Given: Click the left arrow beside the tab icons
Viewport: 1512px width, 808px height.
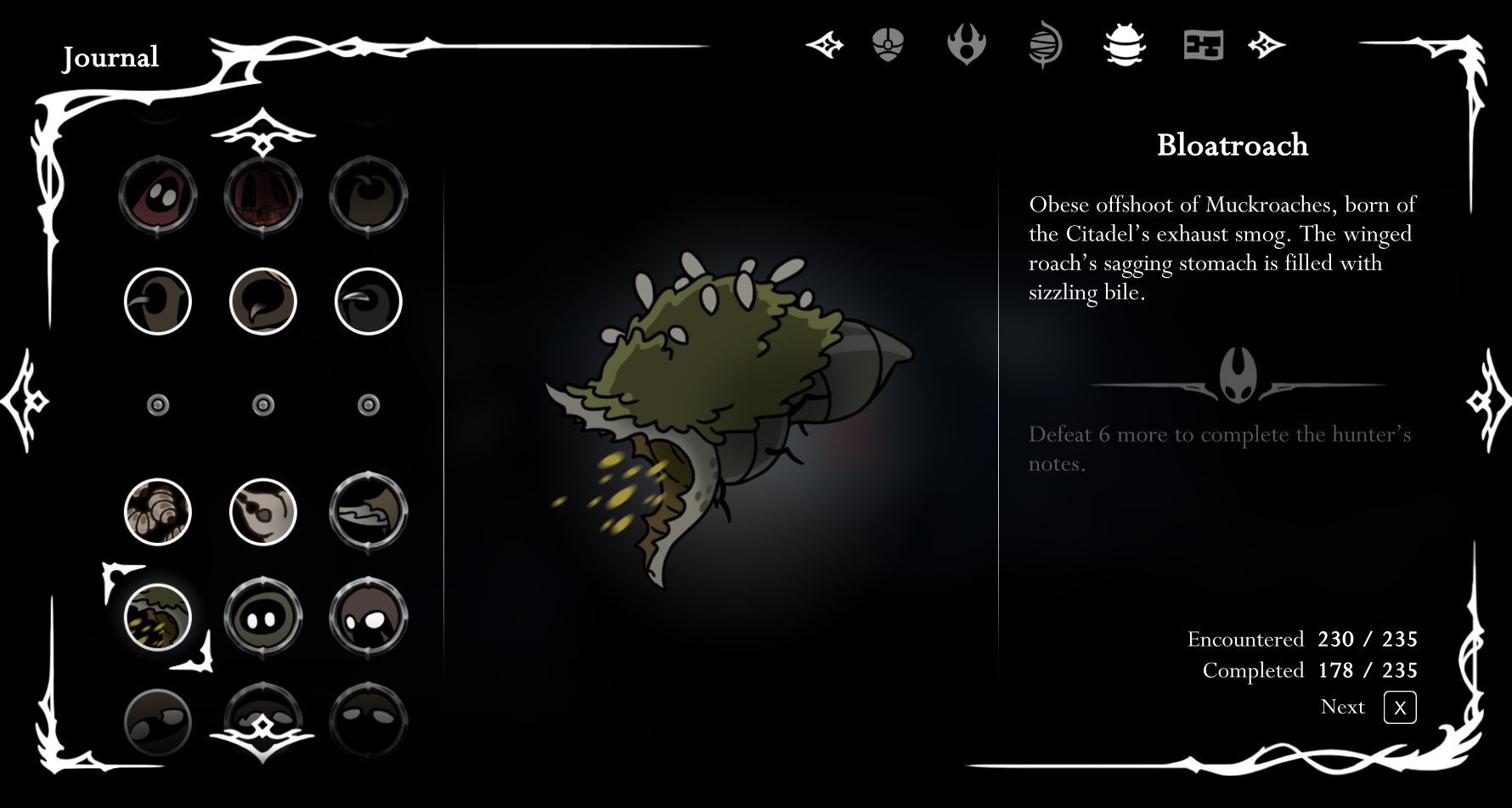Looking at the screenshot, I should pyautogui.click(x=825, y=45).
